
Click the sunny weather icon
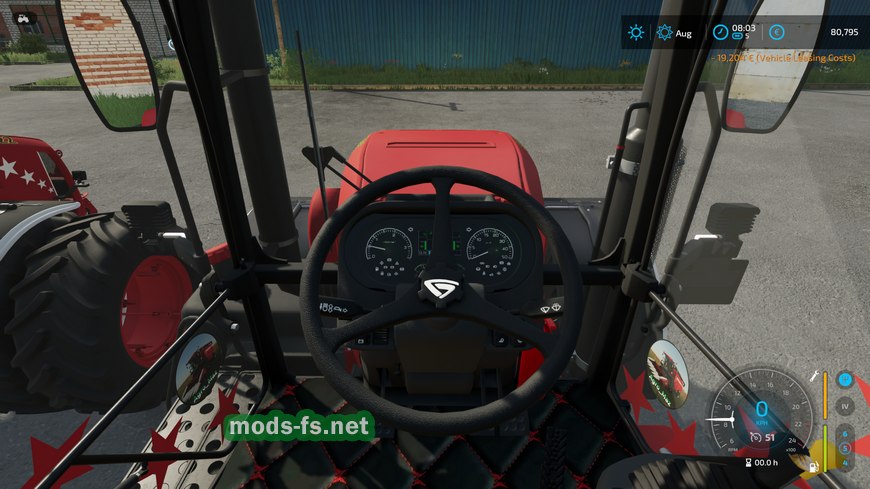[x=636, y=32]
